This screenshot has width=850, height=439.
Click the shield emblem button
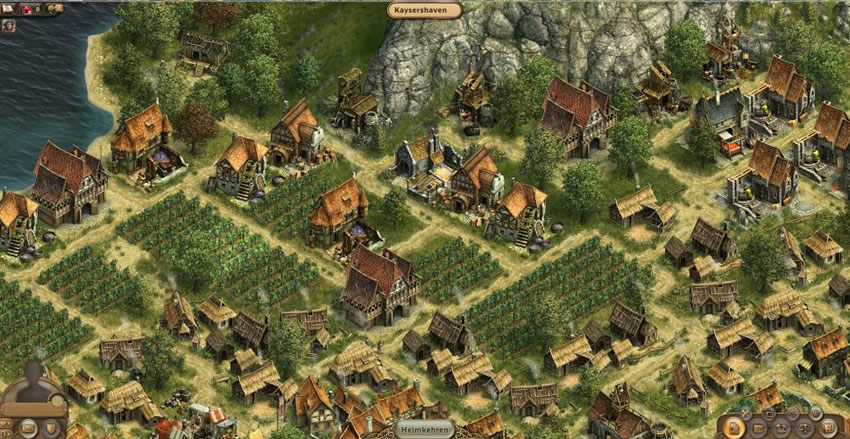[x=51, y=428]
